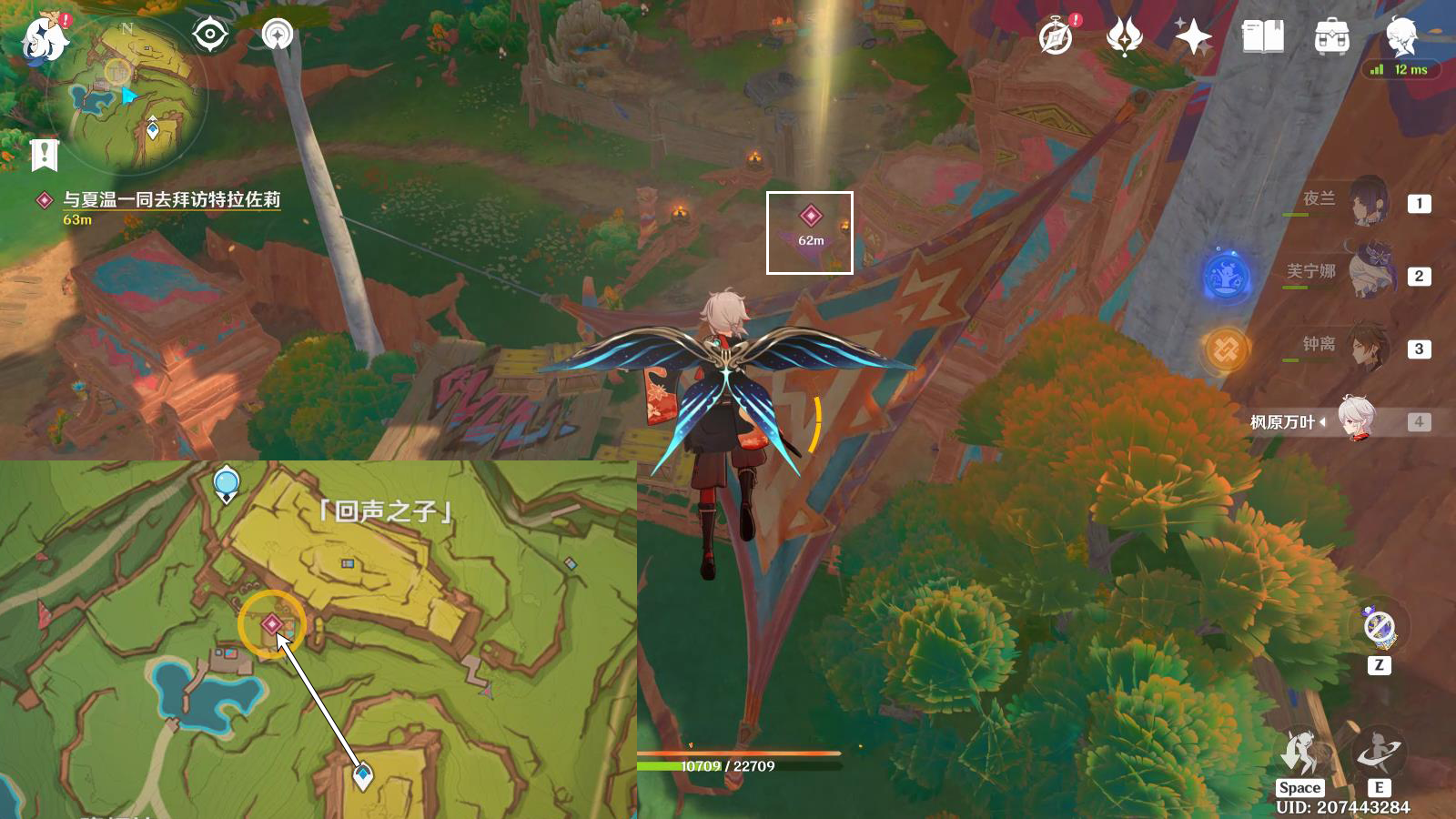1456x819 pixels.
Task: Open the Paimon menu icon
Action: [44, 39]
